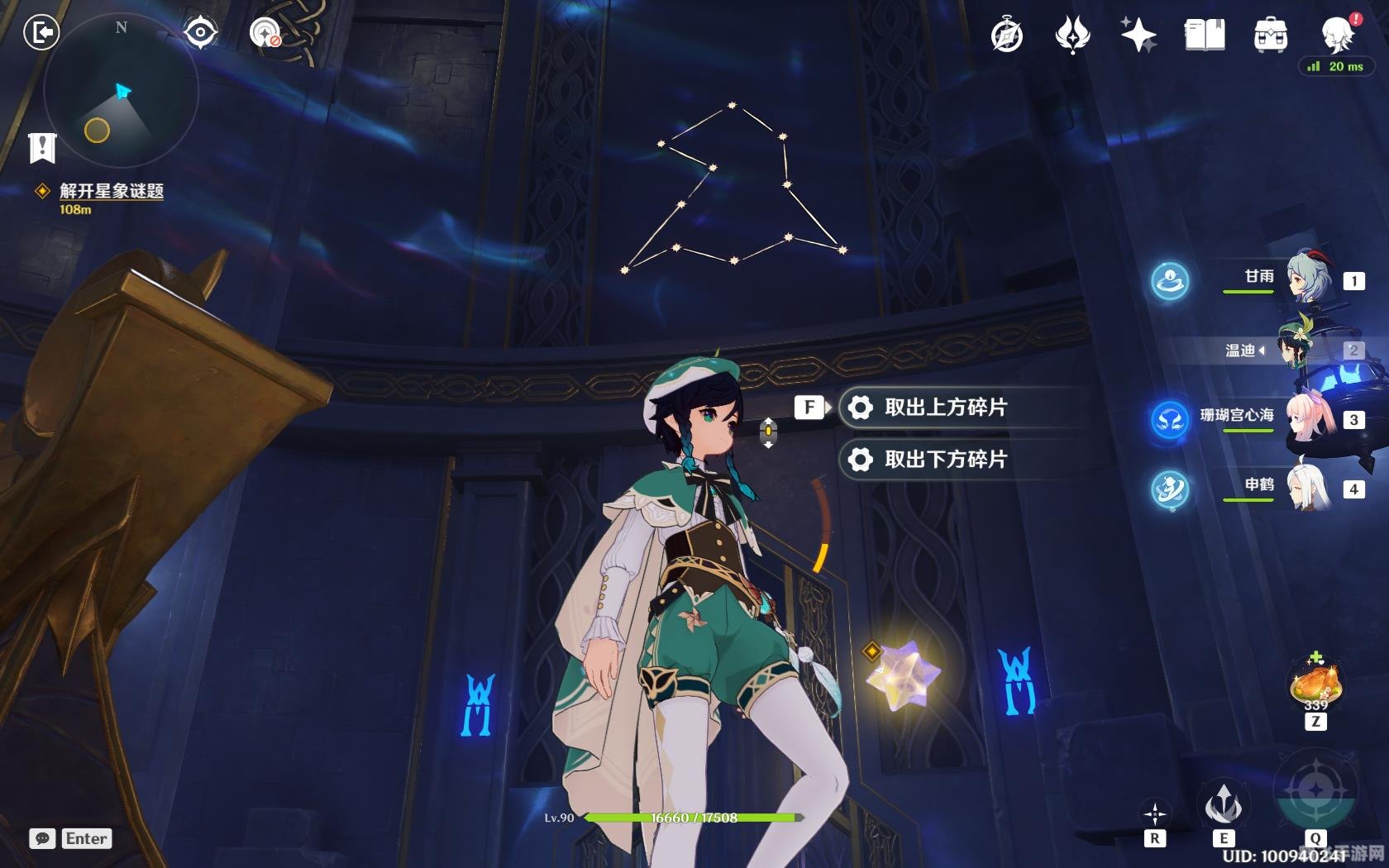This screenshot has height=868, width=1389.
Task: Switch to 申鹤 in slot 4
Action: (x=1309, y=488)
